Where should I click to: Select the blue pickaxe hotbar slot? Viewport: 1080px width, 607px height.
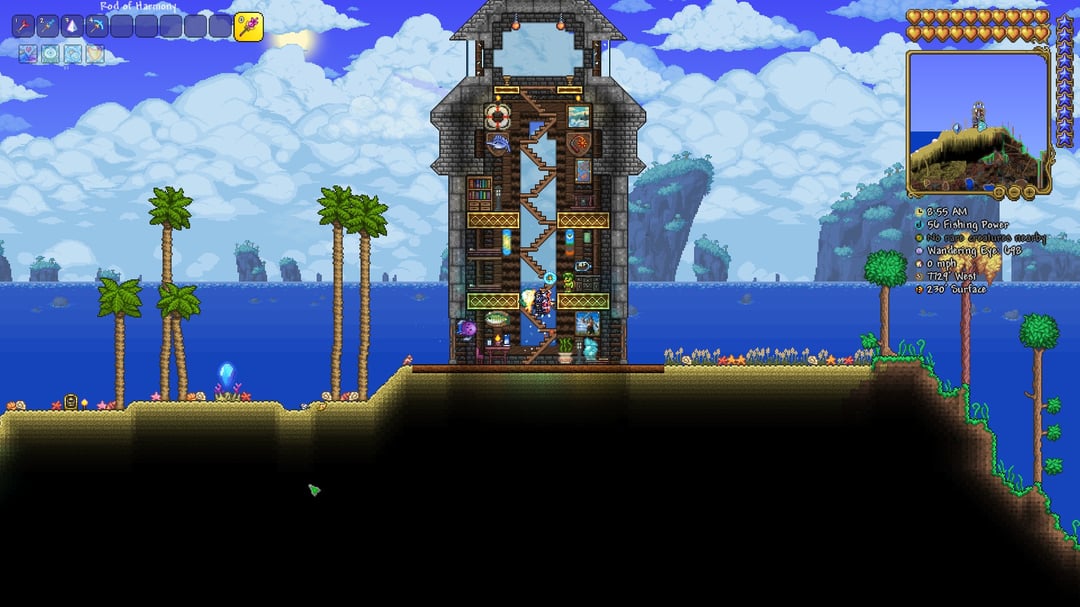(97, 27)
